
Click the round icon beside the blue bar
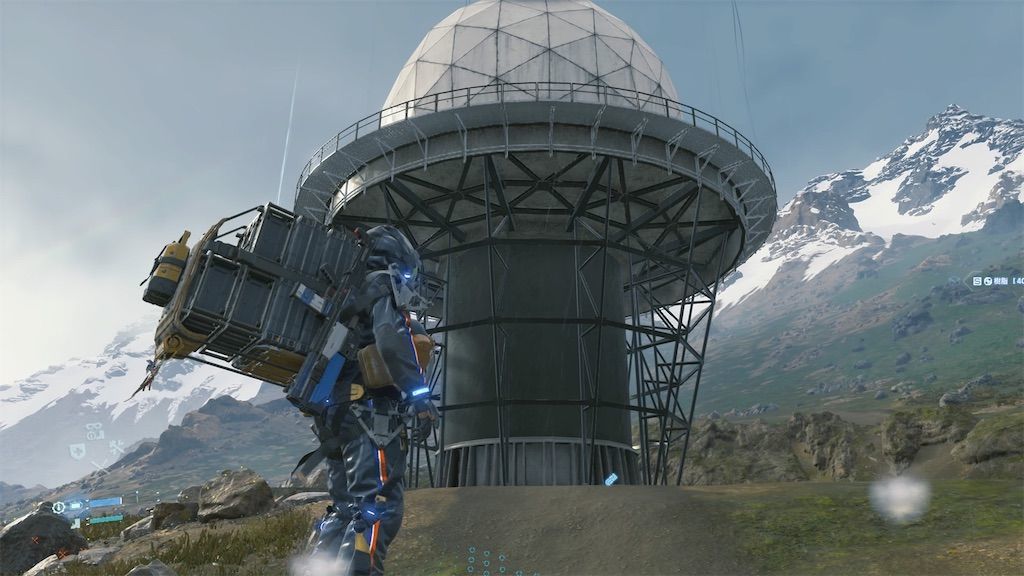60,507
